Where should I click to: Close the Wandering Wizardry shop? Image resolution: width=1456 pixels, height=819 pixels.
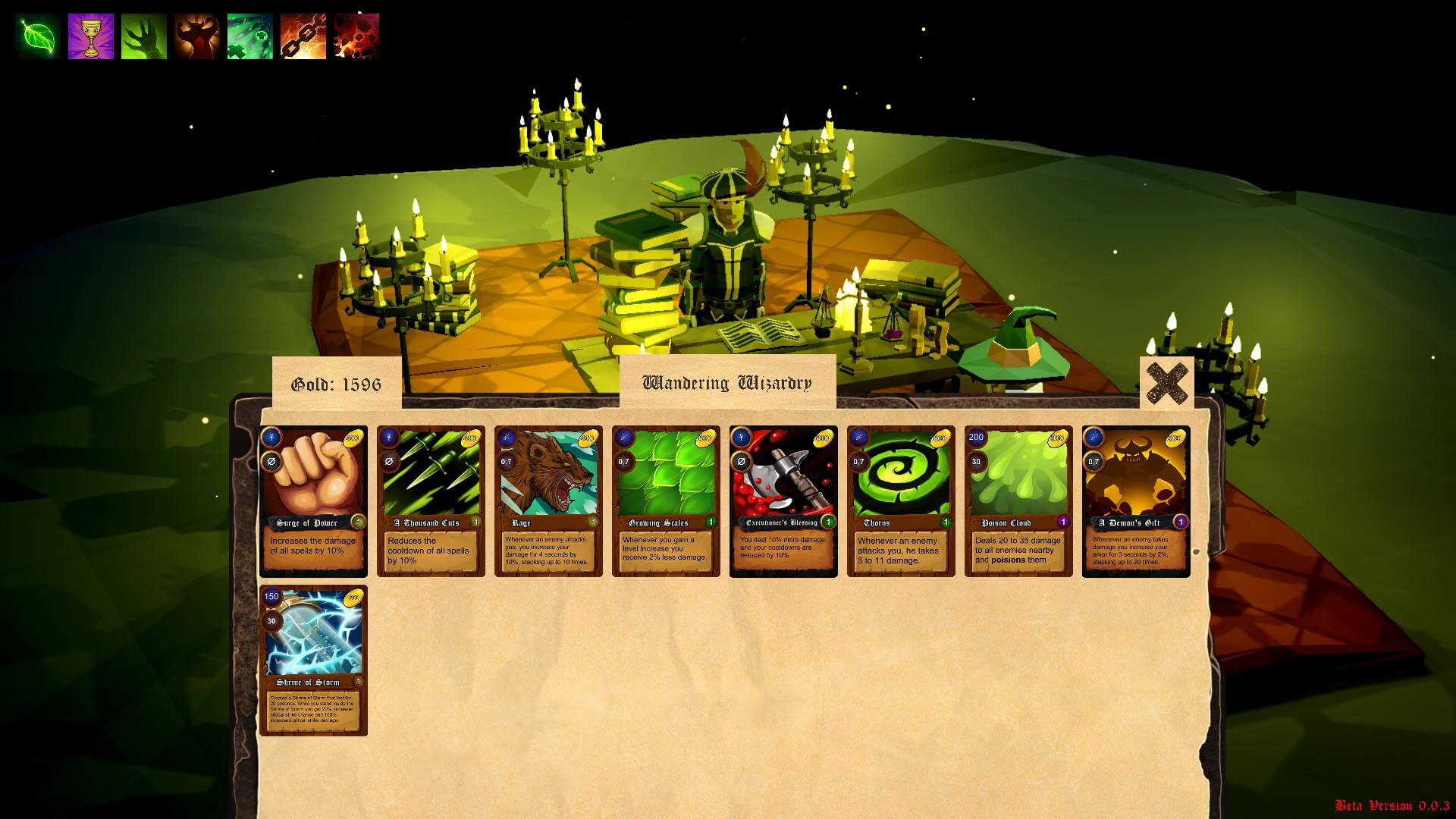click(1166, 383)
